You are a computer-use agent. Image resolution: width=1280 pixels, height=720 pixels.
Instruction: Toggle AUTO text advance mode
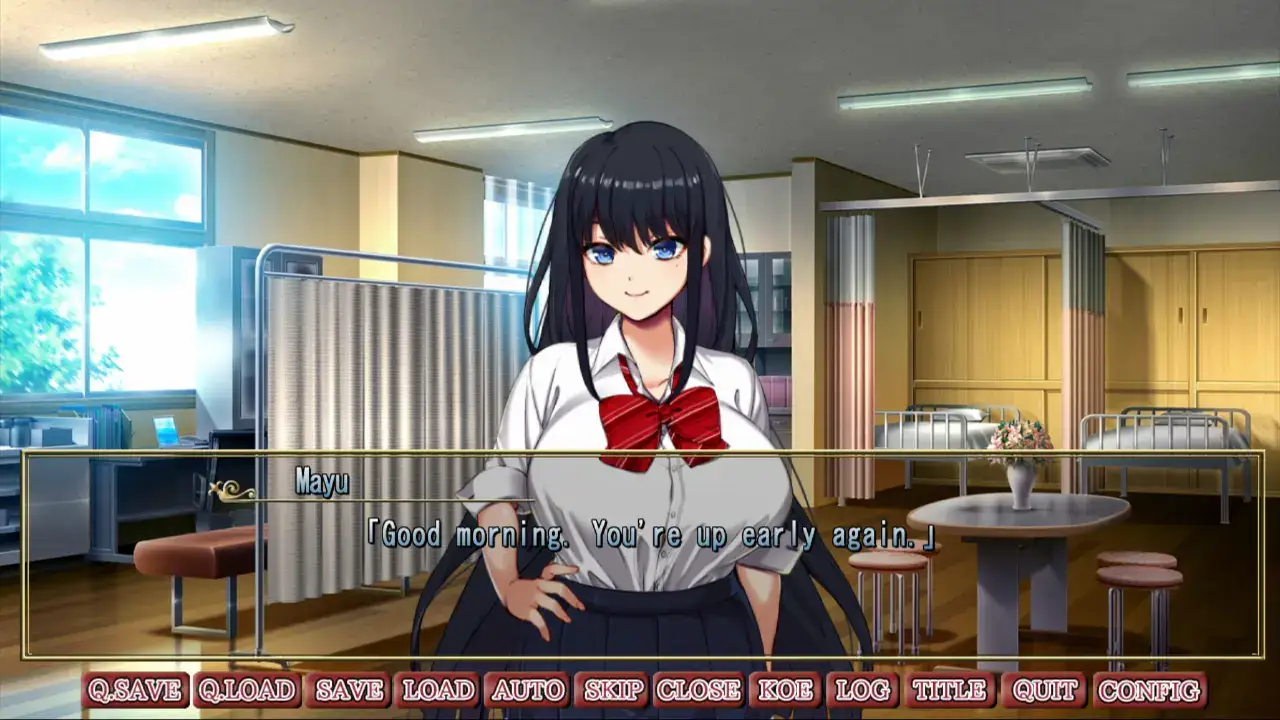tap(527, 690)
